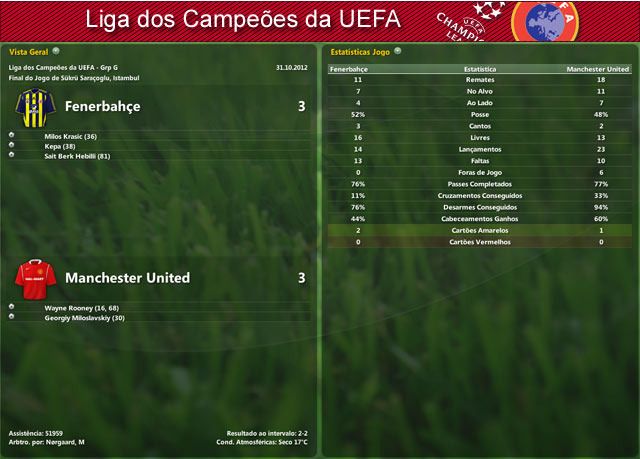Open the Vista Geral panel dropdown arrow
Viewport: 640px width, 459px height.
[x=56, y=49]
